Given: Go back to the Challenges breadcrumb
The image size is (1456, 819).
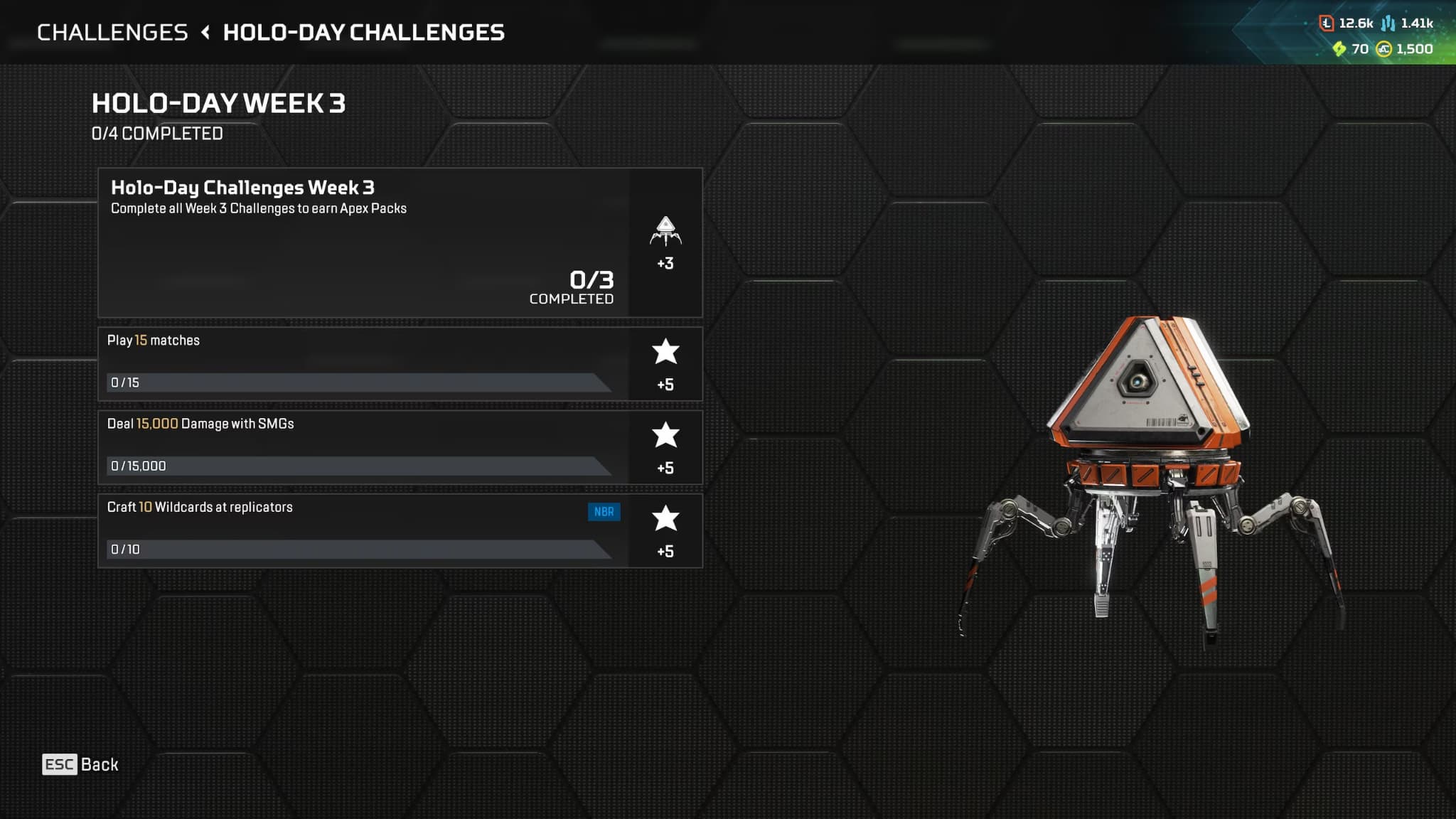Looking at the screenshot, I should coord(112,33).
